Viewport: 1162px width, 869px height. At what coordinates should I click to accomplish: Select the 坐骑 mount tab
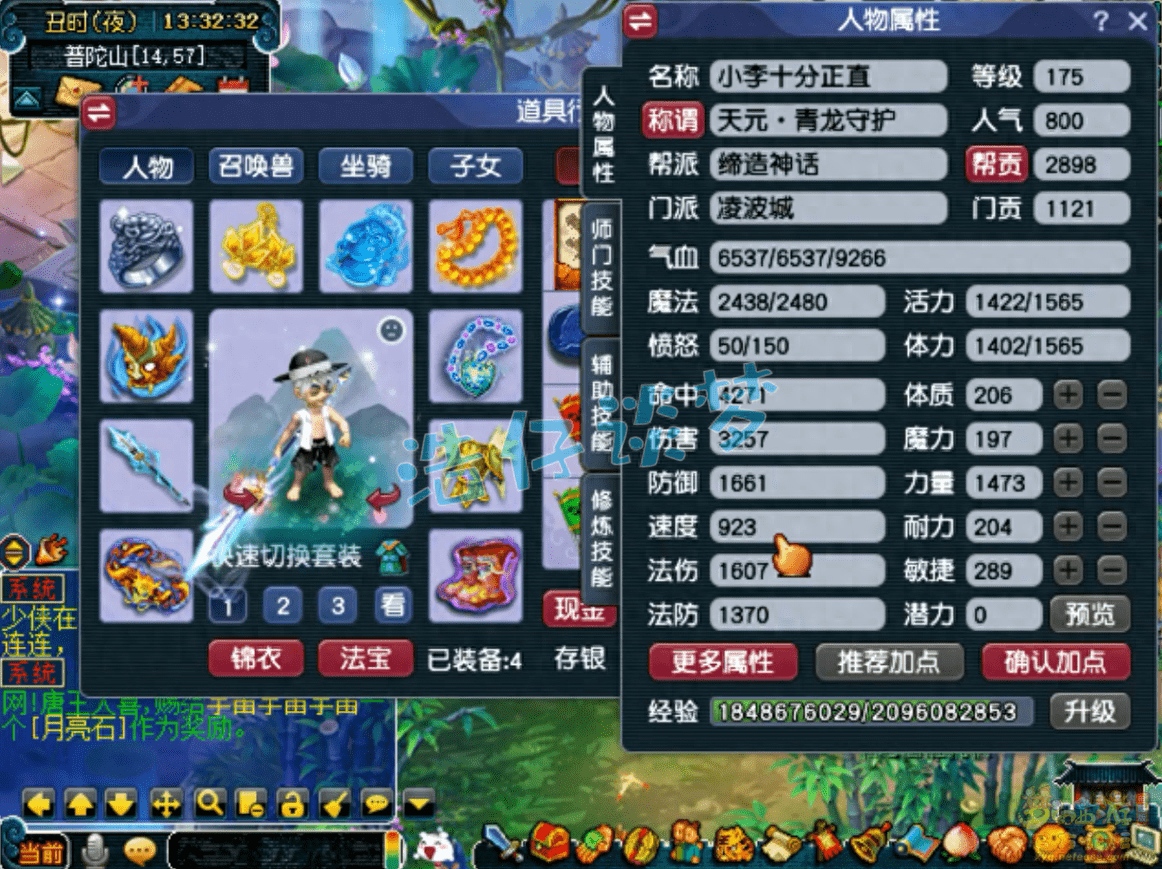[365, 166]
